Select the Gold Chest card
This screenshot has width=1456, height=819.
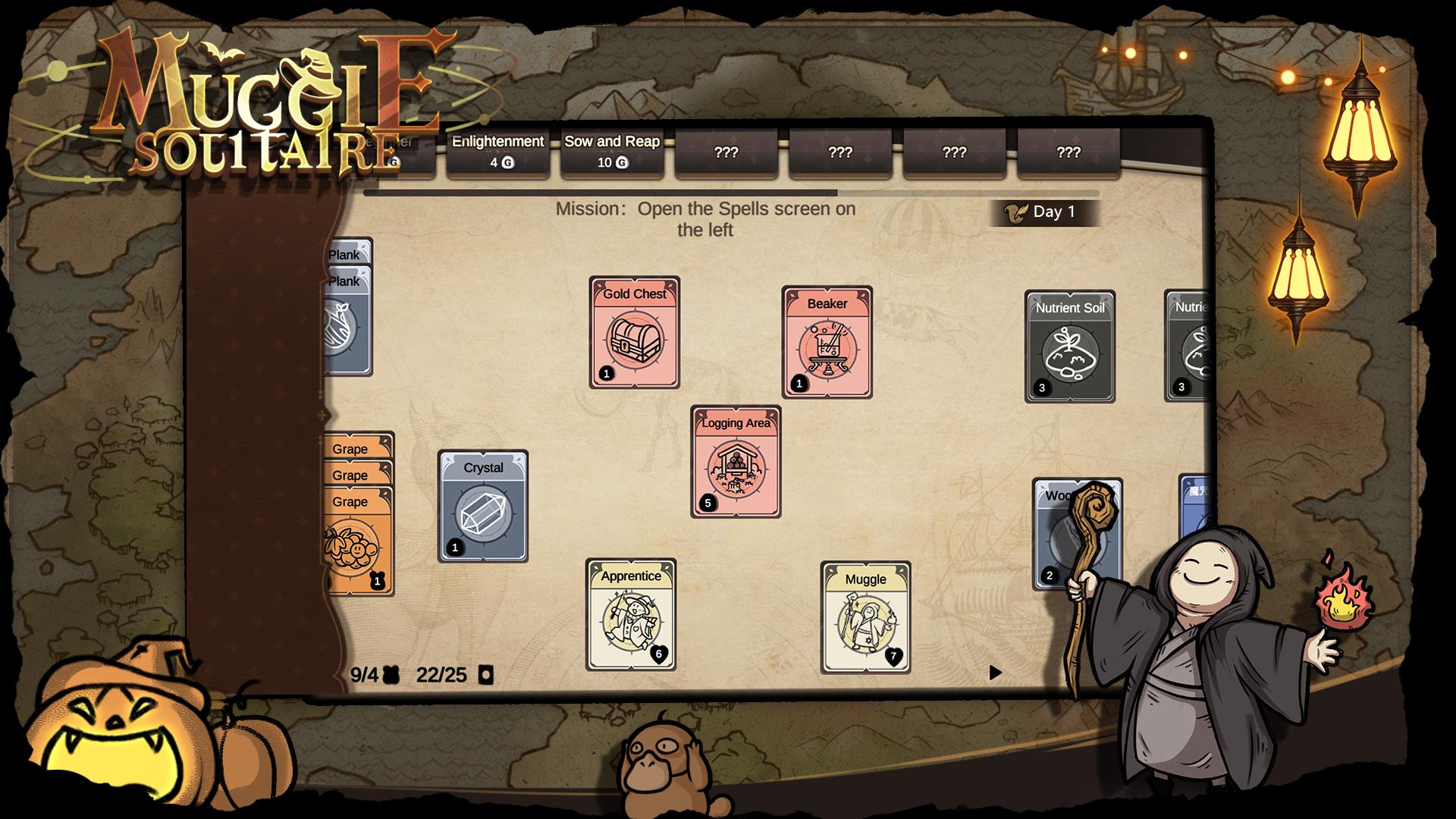(634, 333)
